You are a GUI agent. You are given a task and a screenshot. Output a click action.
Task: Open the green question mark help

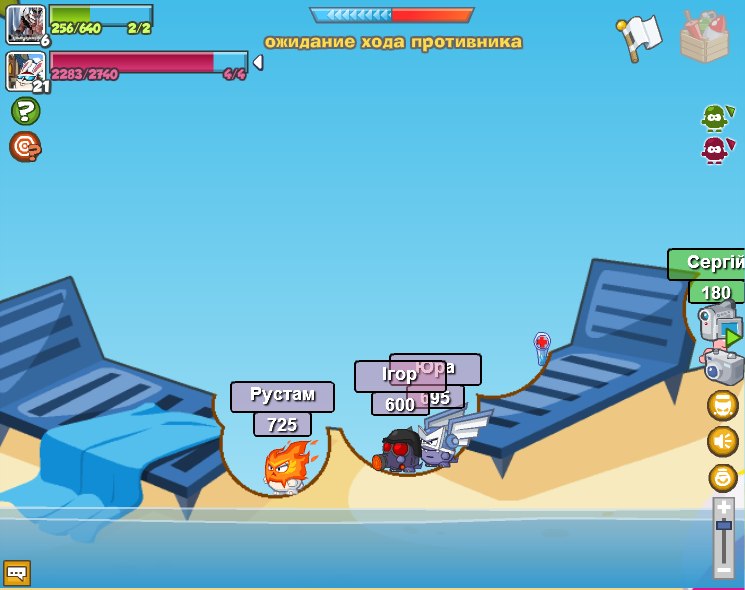[25, 111]
